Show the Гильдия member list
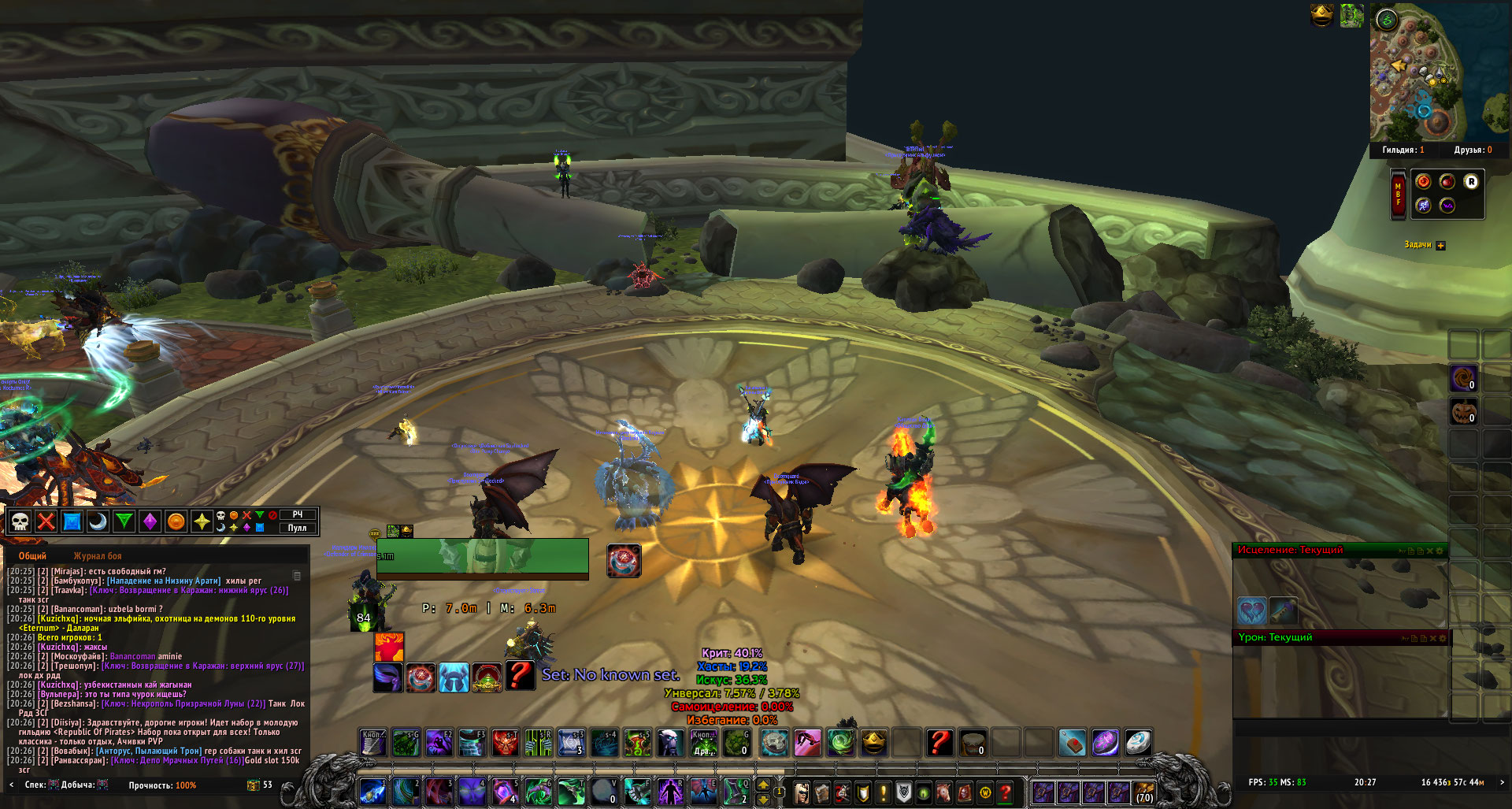The width and height of the screenshot is (1512, 809). click(1403, 150)
